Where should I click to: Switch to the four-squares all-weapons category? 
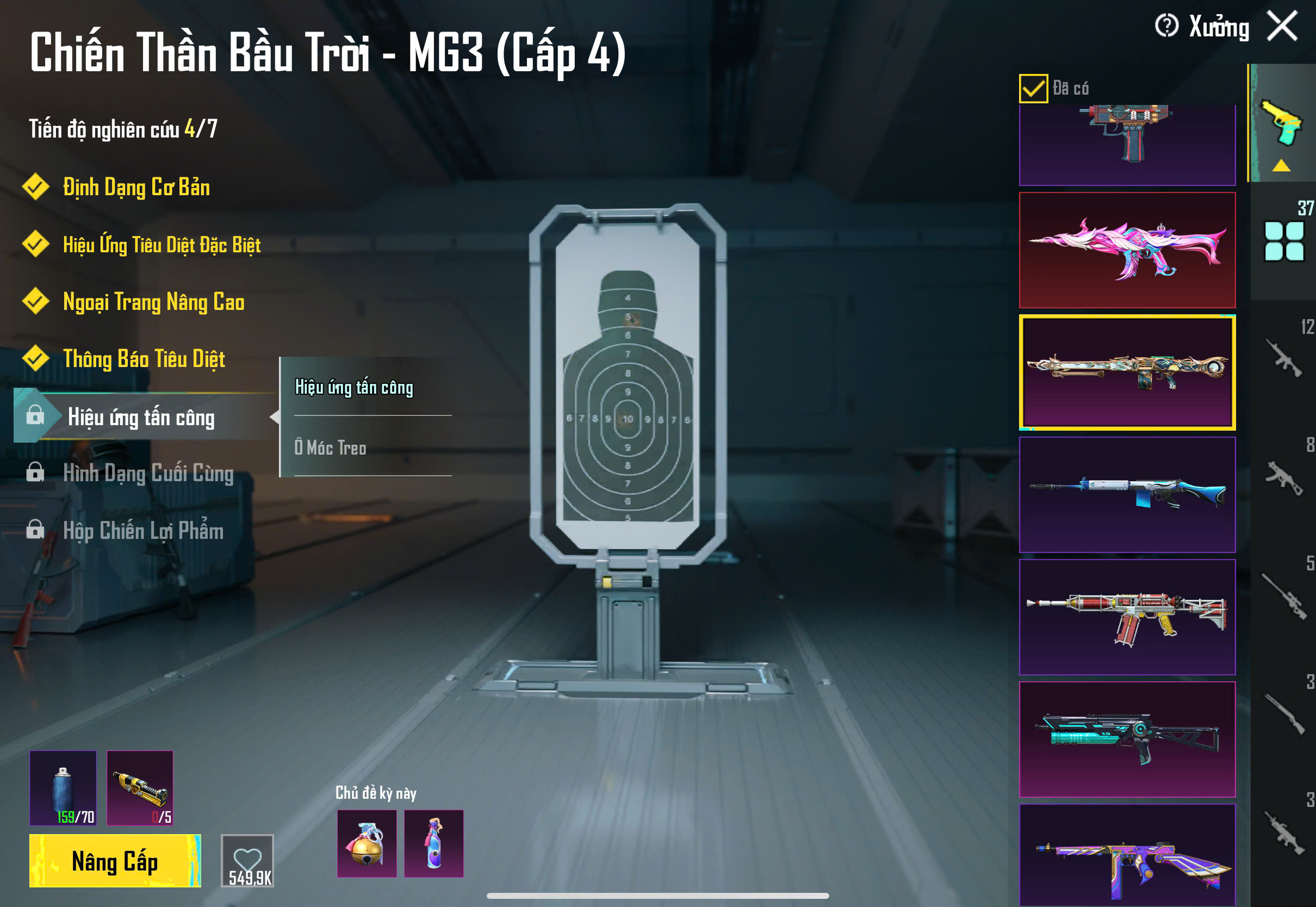[x=1283, y=241]
